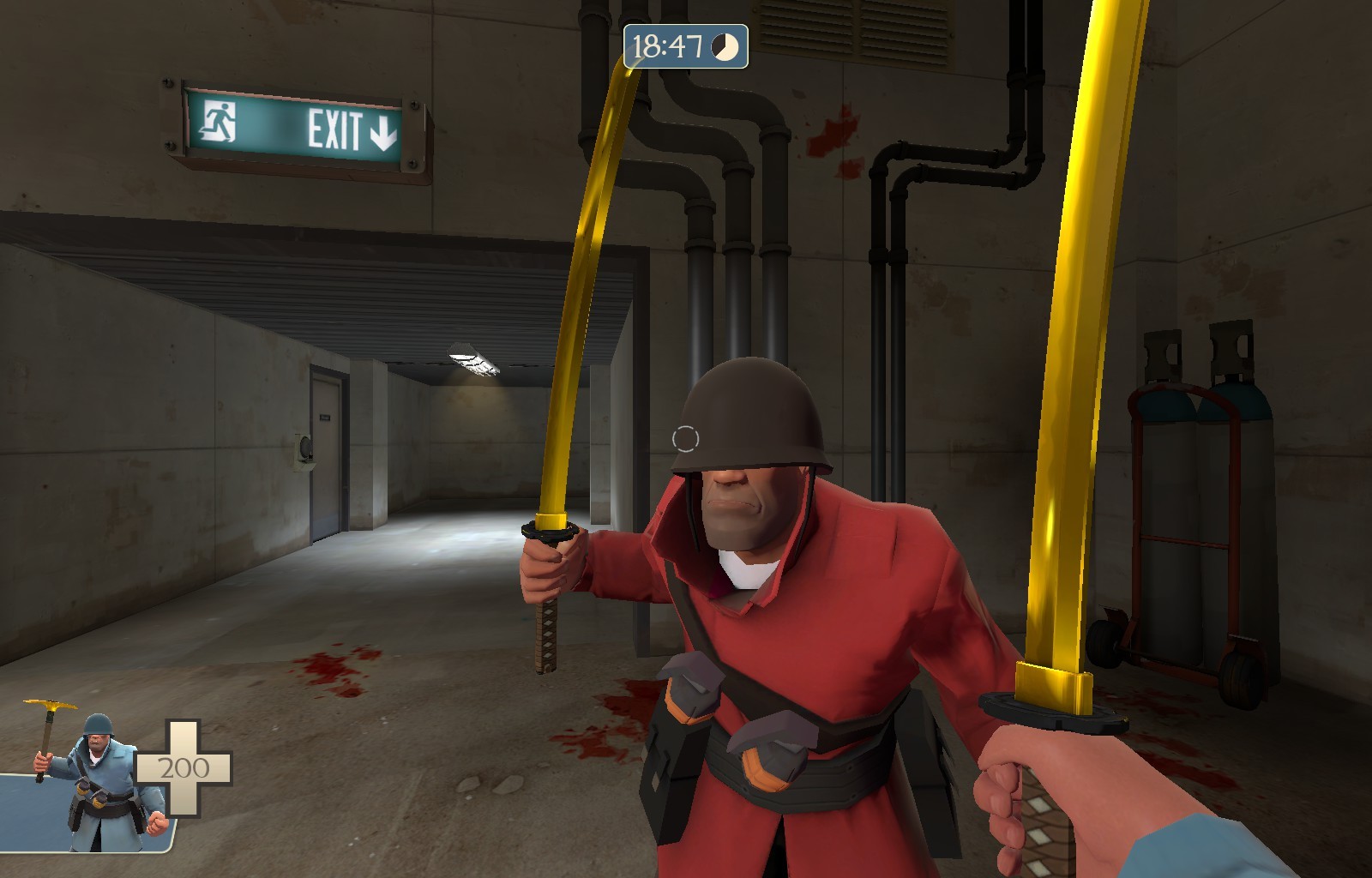Click the crosshair at screen center
The width and height of the screenshot is (1372, 878).
686,439
